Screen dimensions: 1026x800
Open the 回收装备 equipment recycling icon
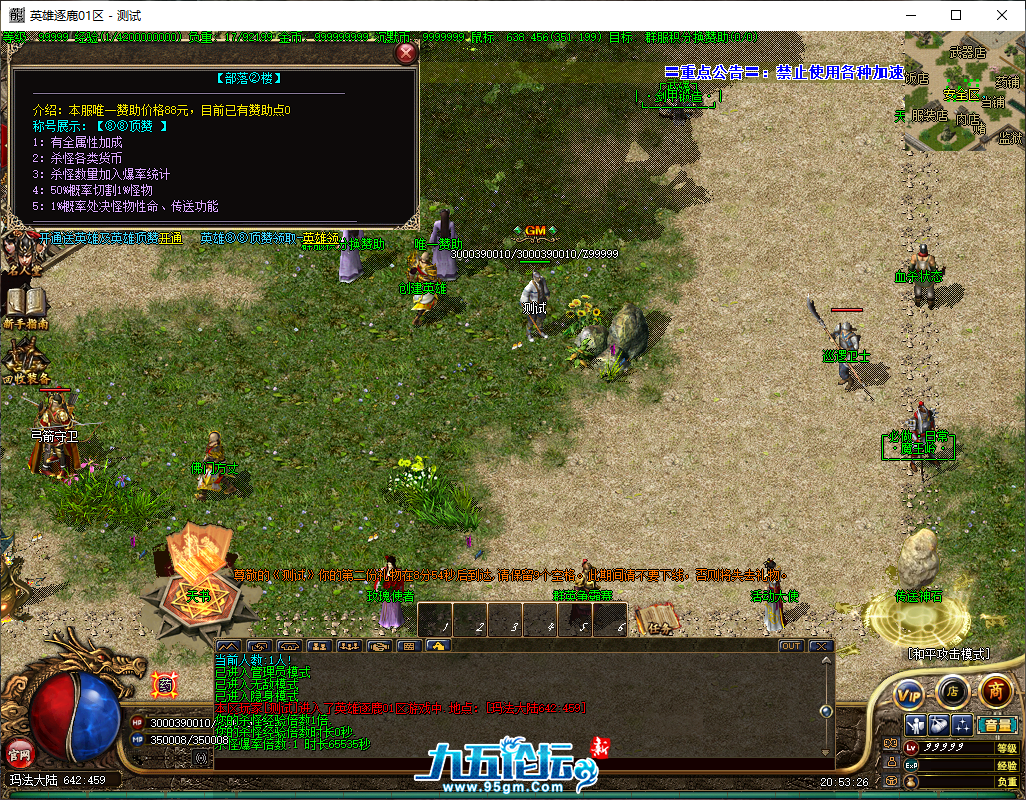coord(24,360)
